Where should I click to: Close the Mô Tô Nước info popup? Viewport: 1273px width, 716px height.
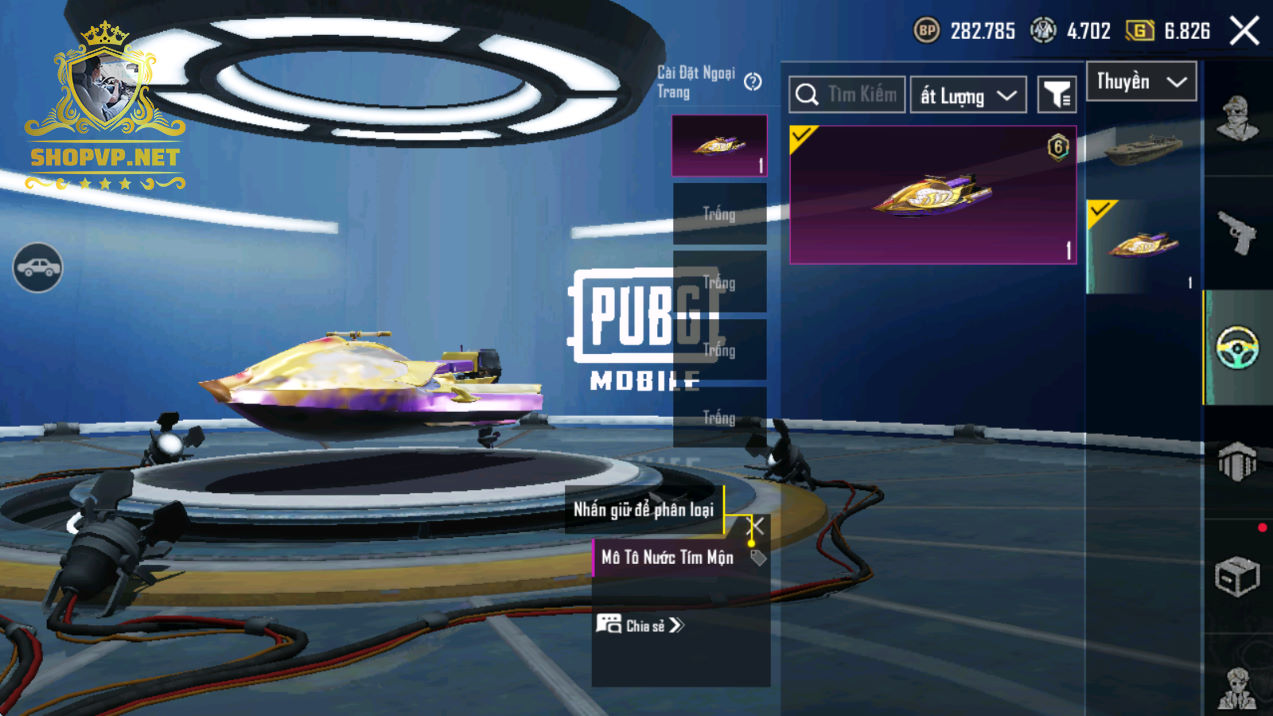tap(755, 526)
